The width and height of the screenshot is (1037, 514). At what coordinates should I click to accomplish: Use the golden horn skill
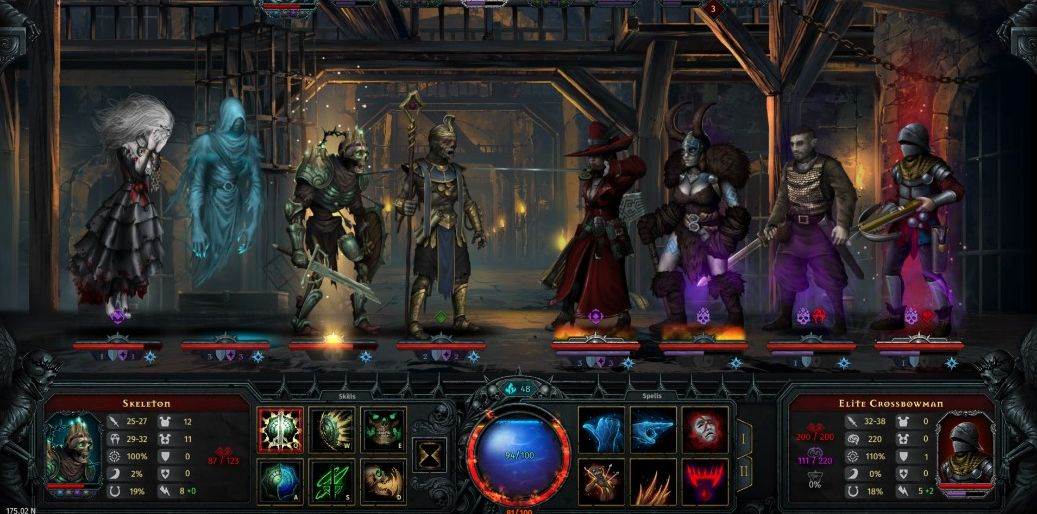pos(383,481)
